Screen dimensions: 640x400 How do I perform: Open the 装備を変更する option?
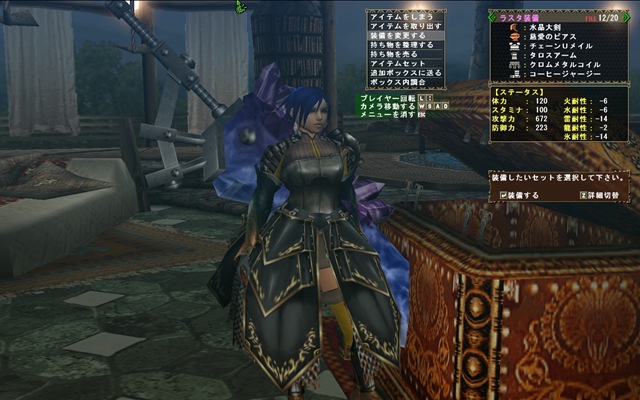[x=401, y=35]
